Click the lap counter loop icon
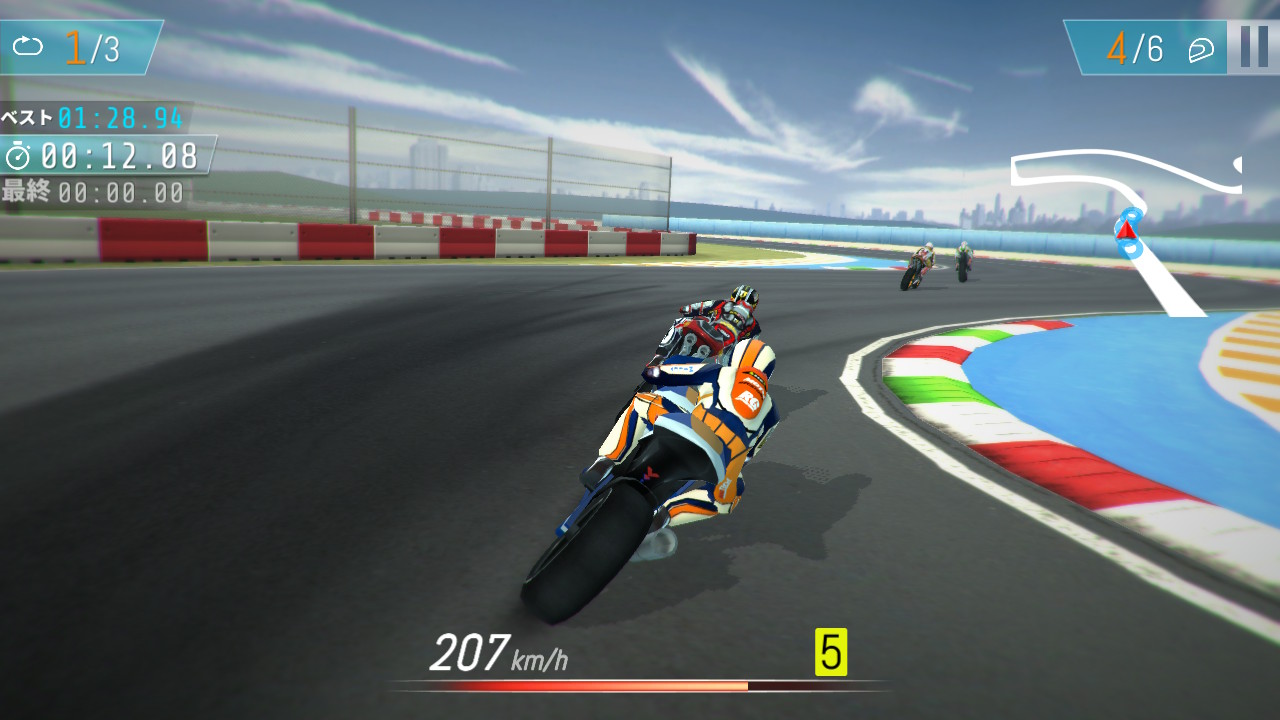This screenshot has width=1280, height=720. point(27,46)
